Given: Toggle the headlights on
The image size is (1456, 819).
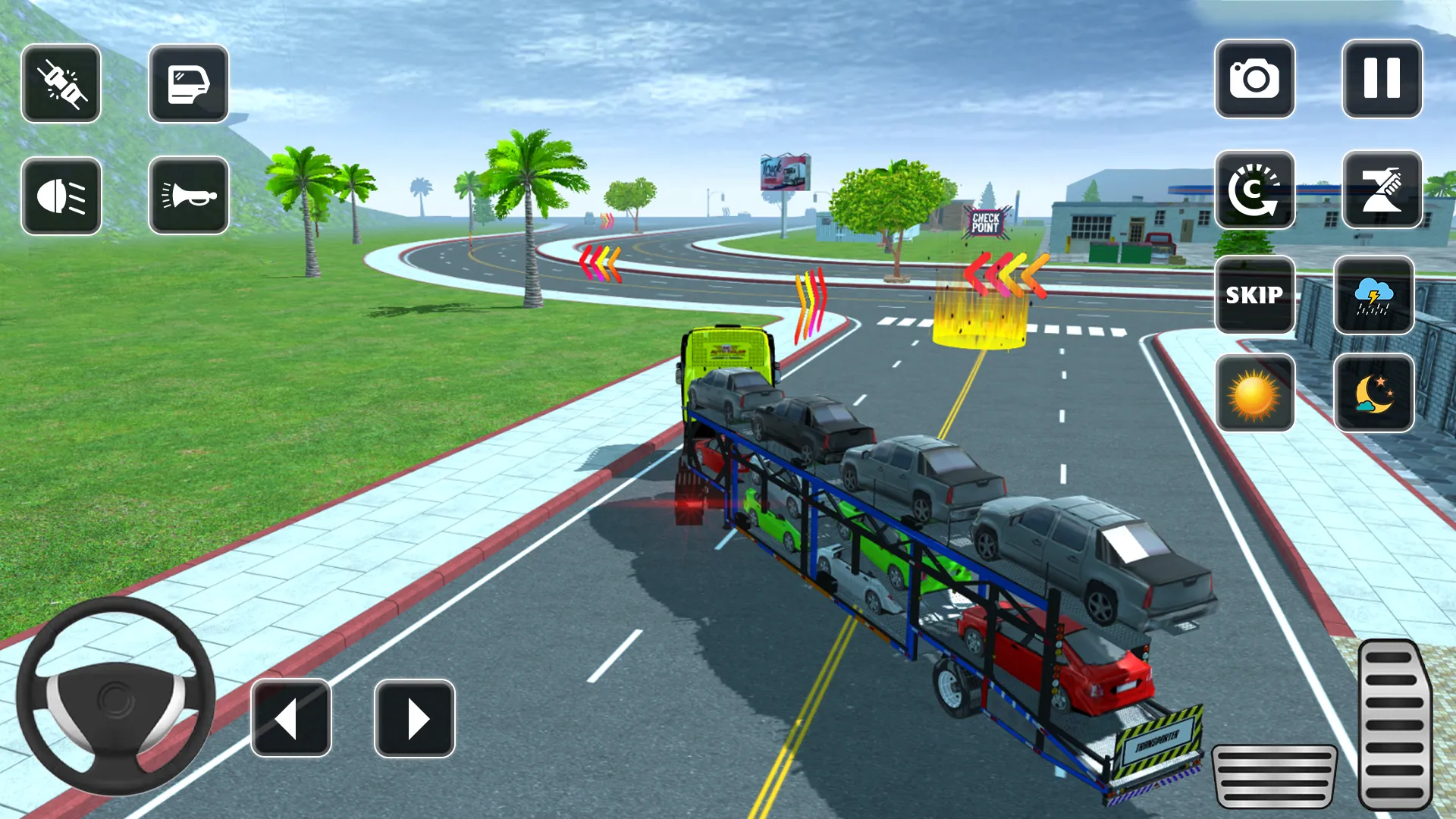Looking at the screenshot, I should click(x=61, y=196).
